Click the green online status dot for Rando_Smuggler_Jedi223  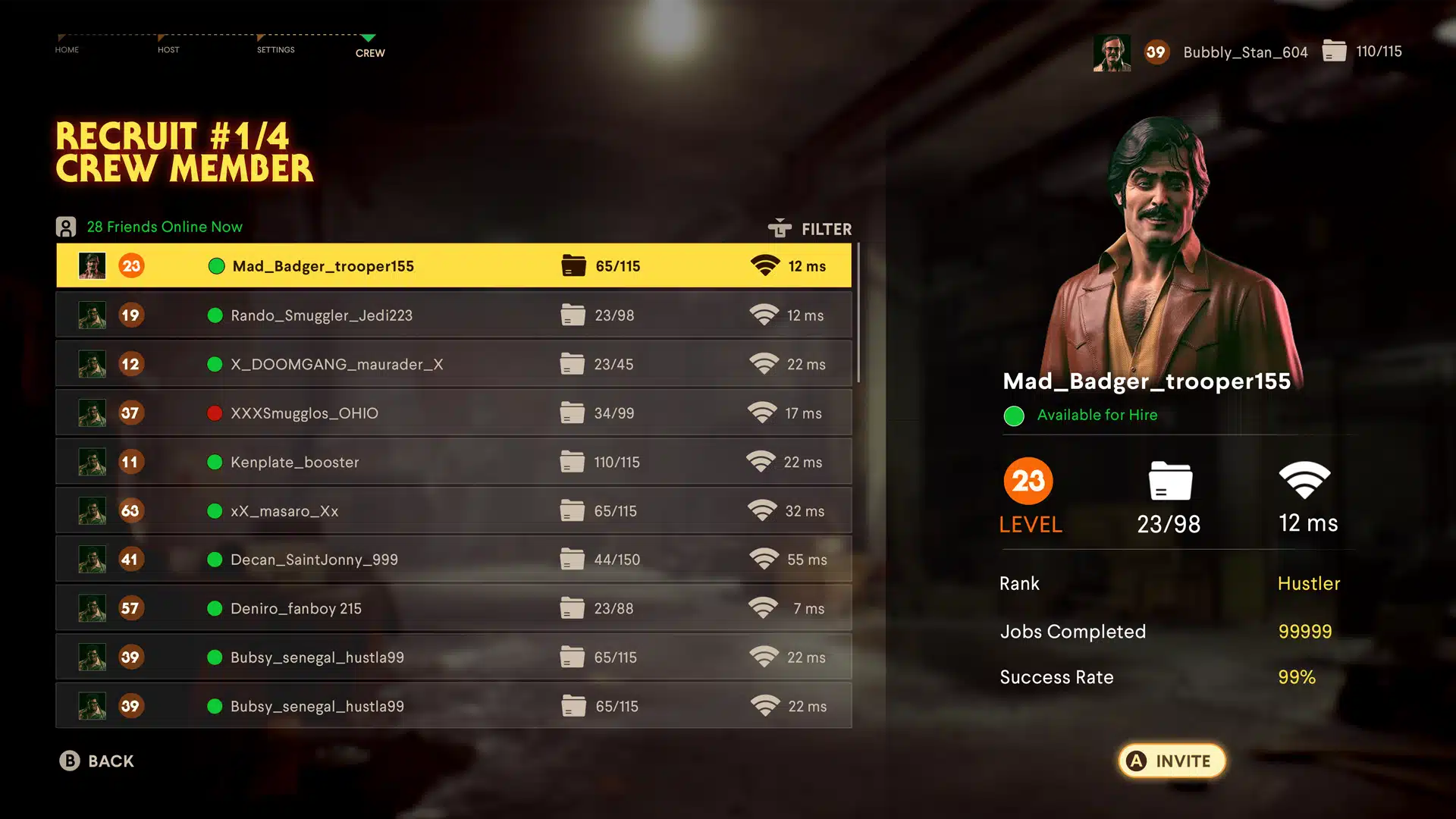(x=215, y=315)
